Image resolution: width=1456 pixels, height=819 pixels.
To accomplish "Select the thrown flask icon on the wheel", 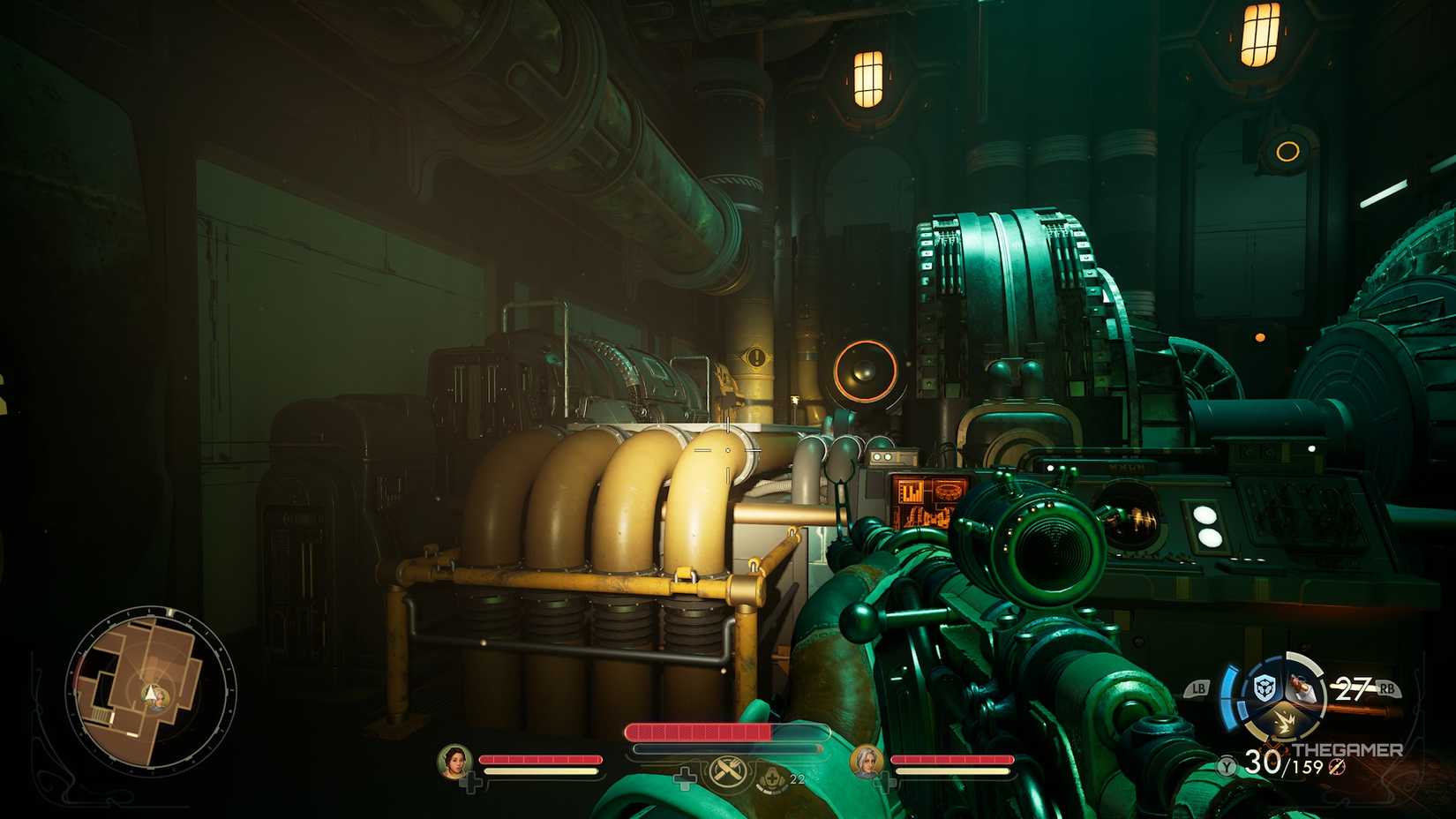I will tap(1302, 688).
